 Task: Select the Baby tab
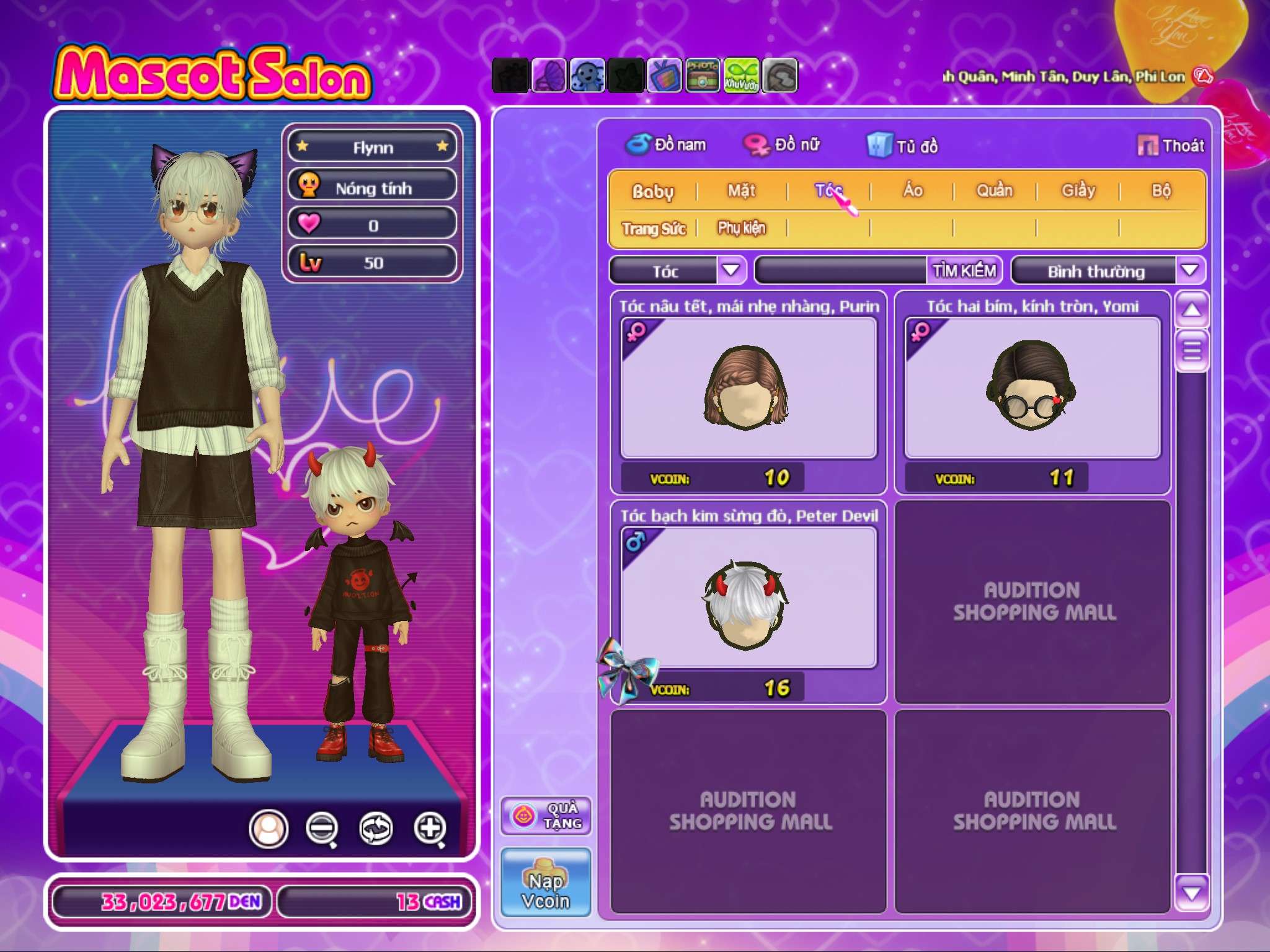[652, 192]
